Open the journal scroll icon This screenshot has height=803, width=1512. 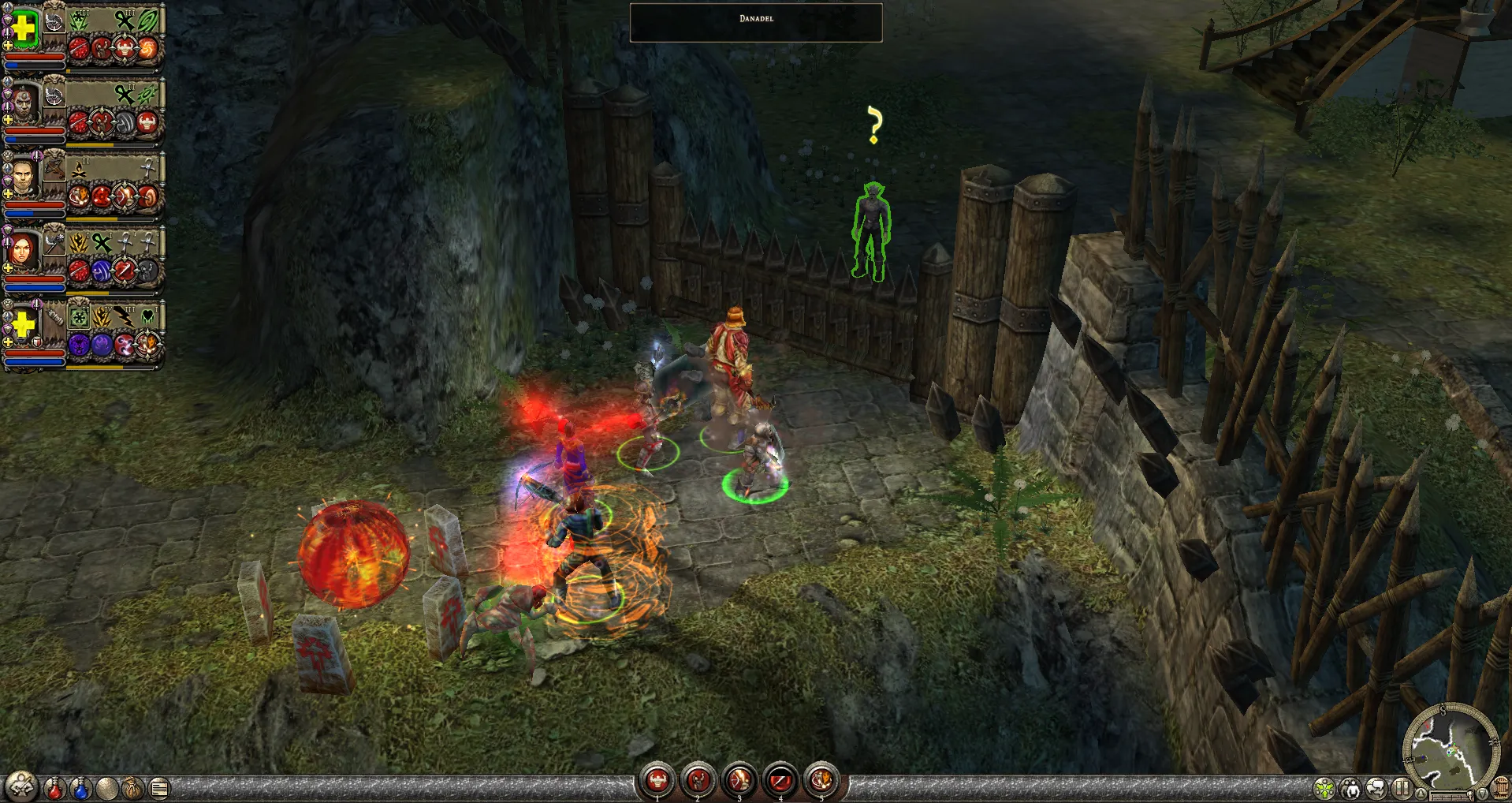[x=159, y=787]
